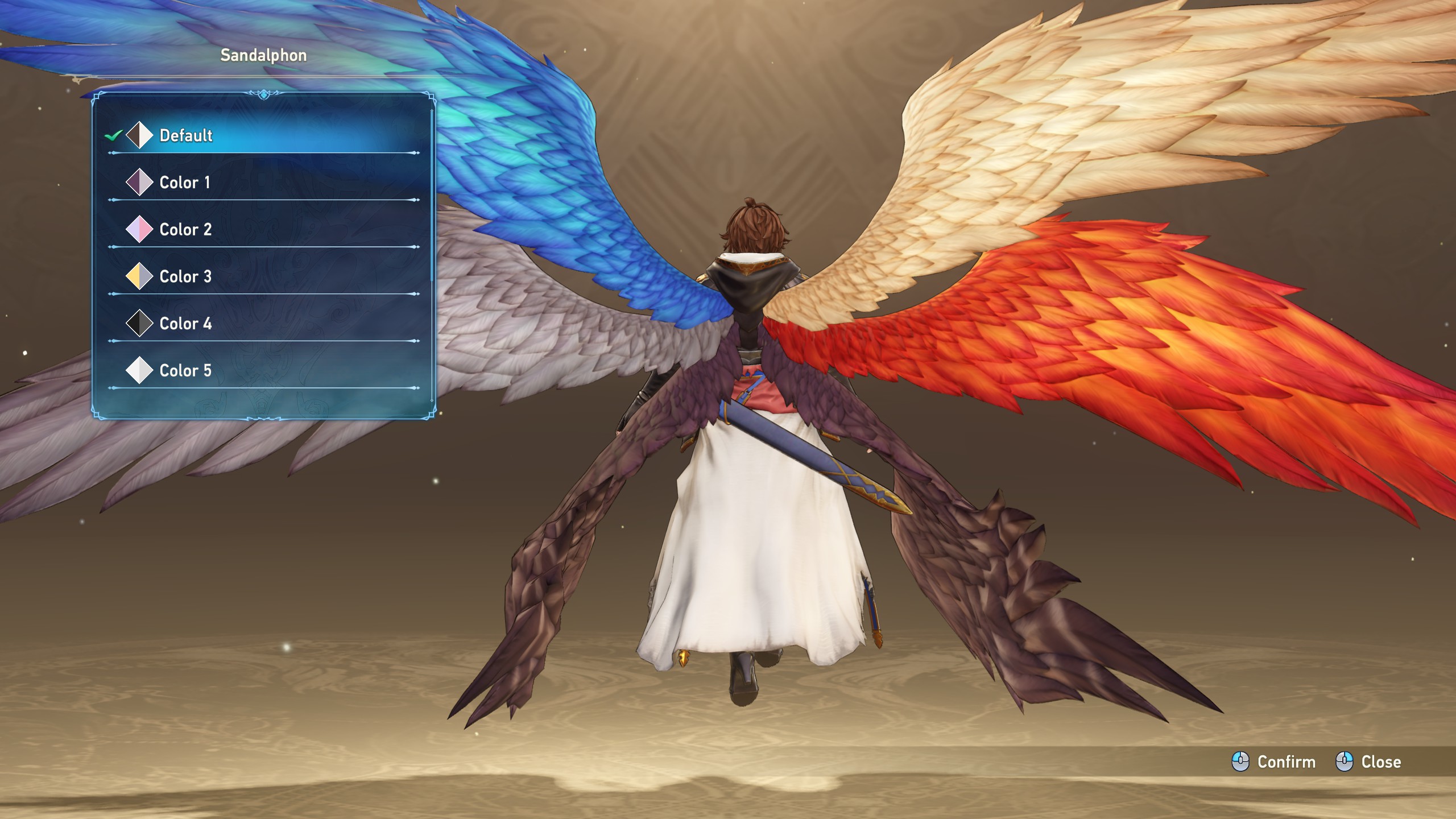This screenshot has width=1456, height=819.
Task: Select the Default color option
Action: [186, 135]
